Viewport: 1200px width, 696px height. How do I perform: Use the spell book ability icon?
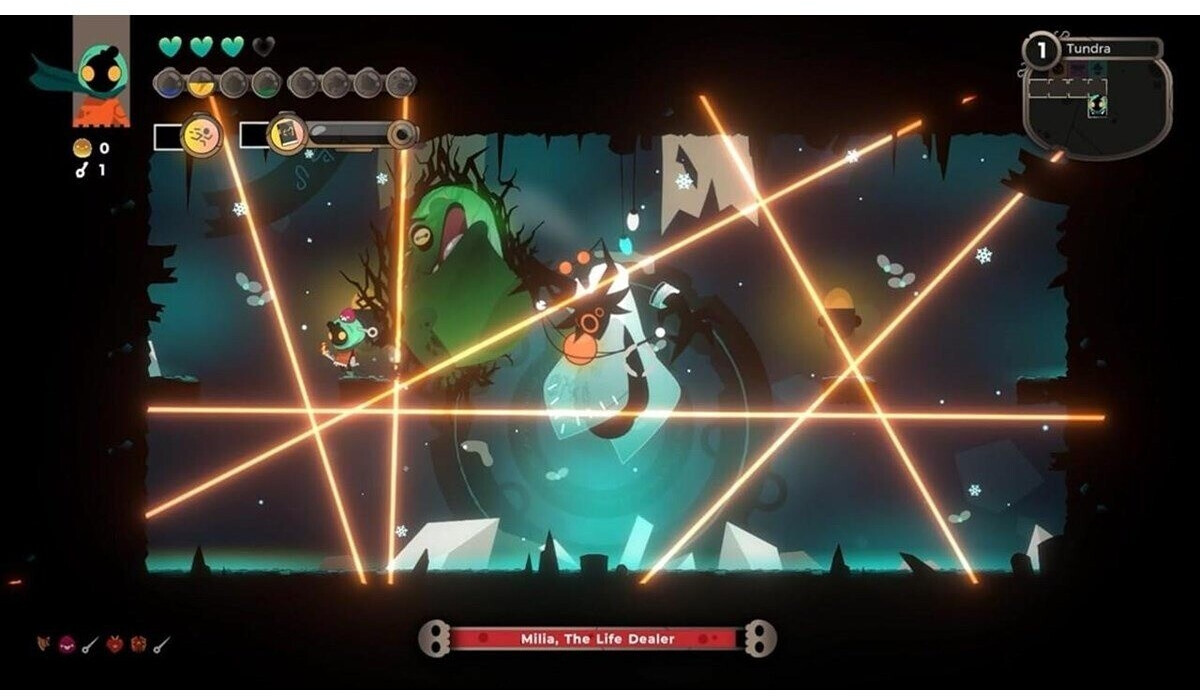(x=288, y=133)
